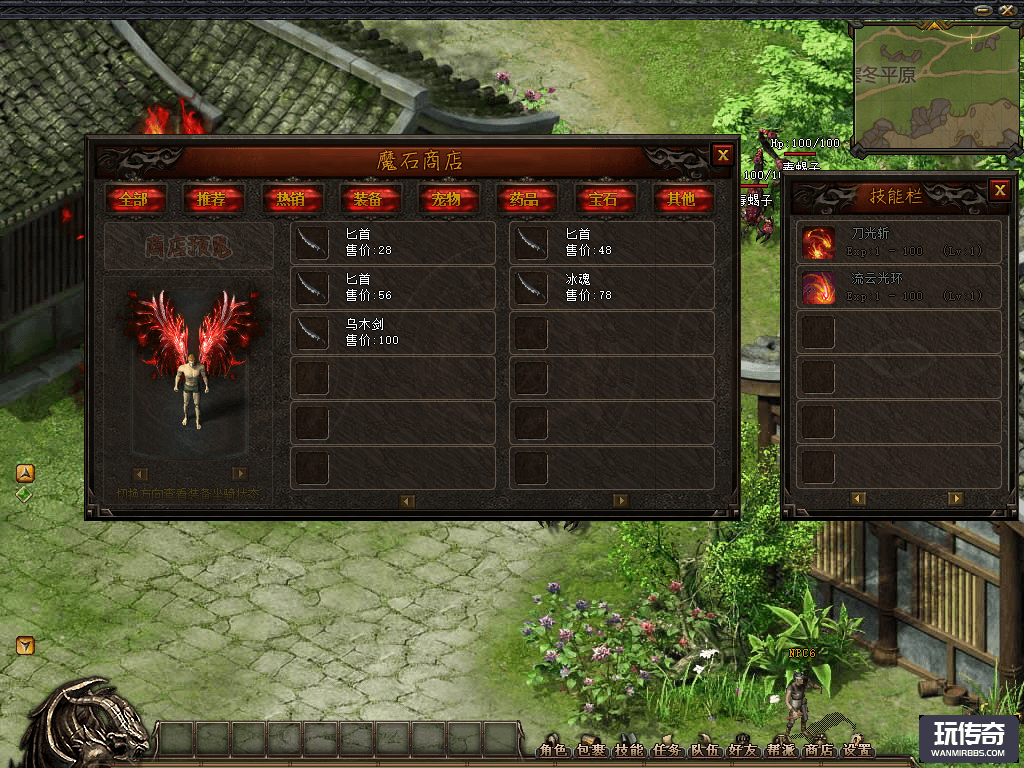Select the 匕首 priced at 28
1024x768 pixels.
coord(392,243)
